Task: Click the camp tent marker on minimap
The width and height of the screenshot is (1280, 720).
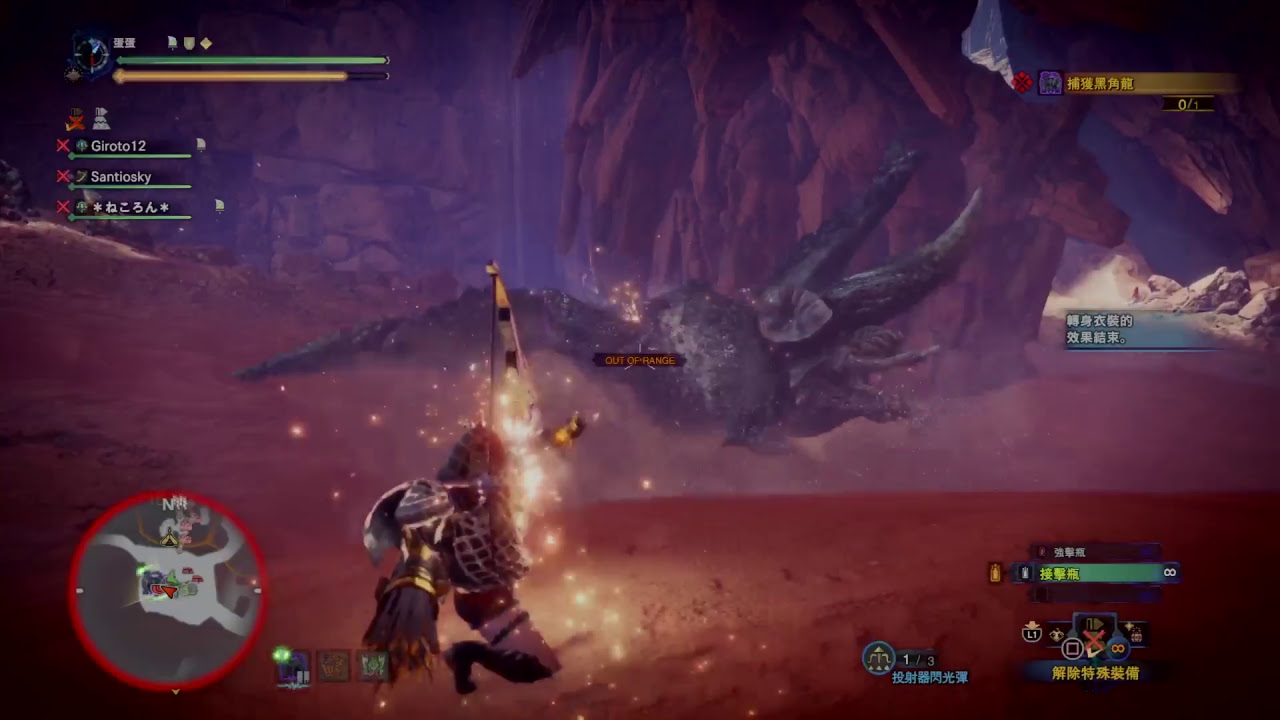Action: click(x=169, y=539)
